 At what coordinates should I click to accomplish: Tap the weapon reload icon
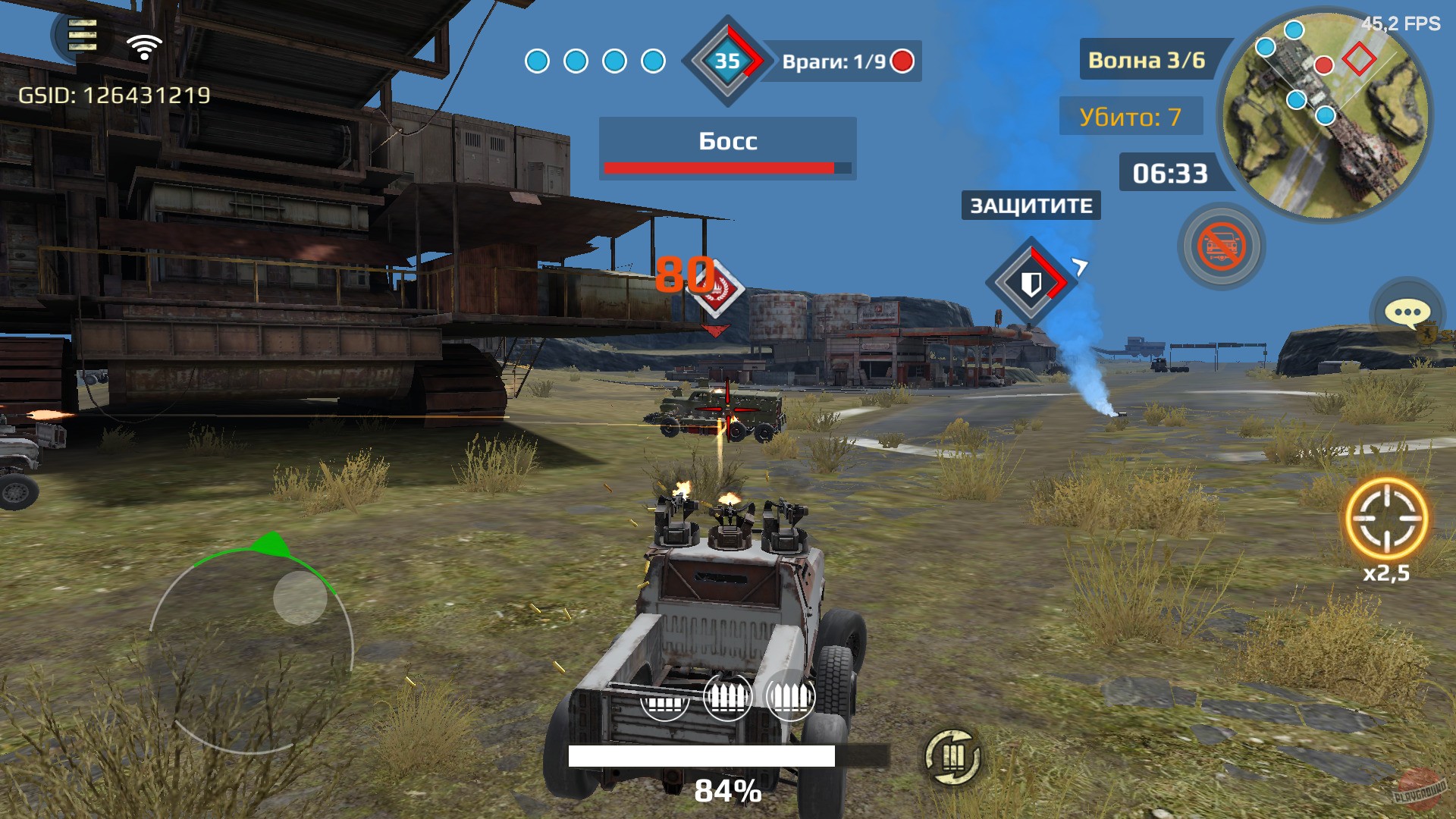click(x=953, y=756)
